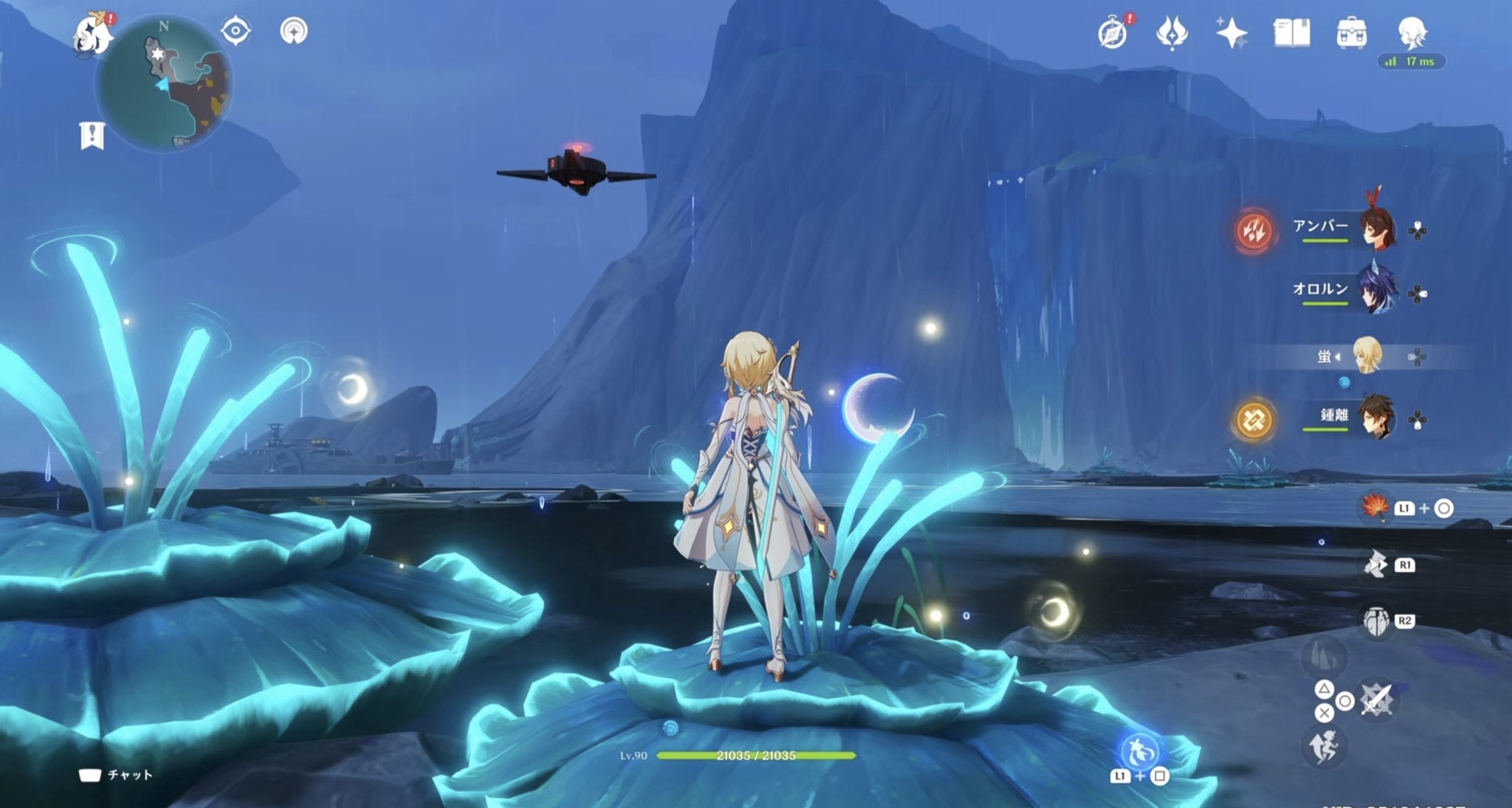Use the maple leaf gadget icon
This screenshot has width=1512, height=808.
click(x=1375, y=507)
